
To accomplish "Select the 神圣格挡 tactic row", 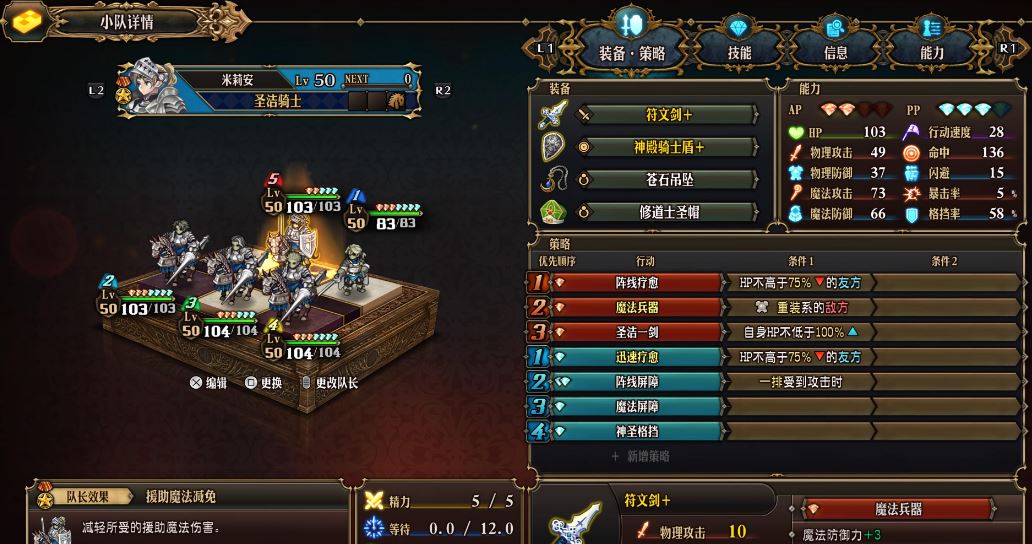I will (x=636, y=431).
